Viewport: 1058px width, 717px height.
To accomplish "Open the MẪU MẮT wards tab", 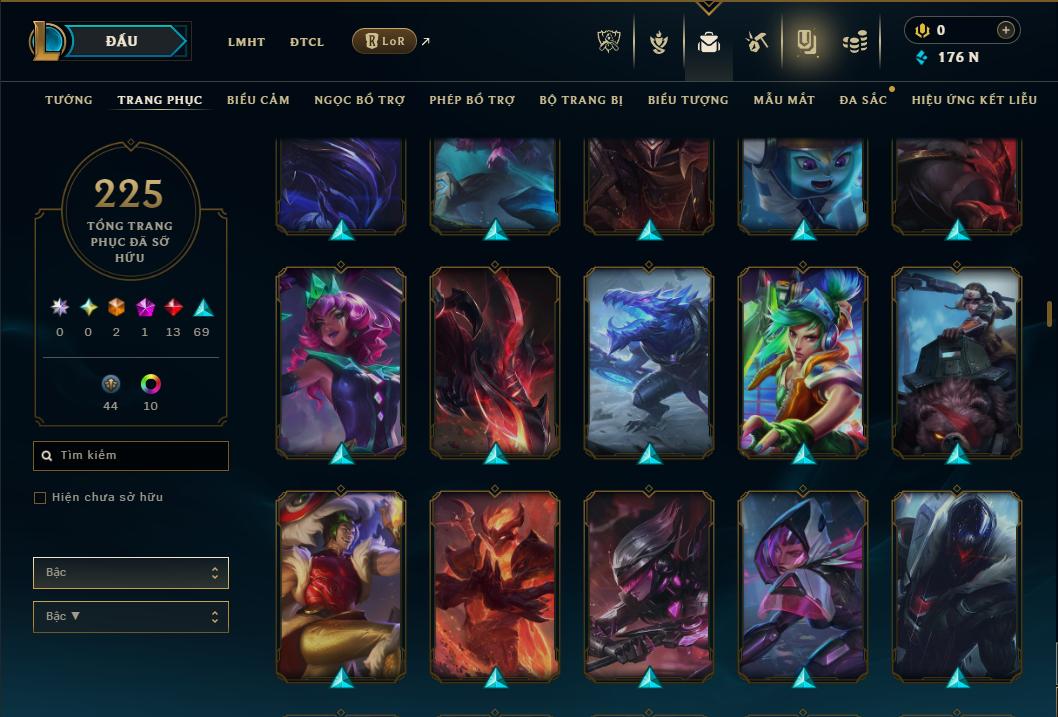I will [x=784, y=100].
